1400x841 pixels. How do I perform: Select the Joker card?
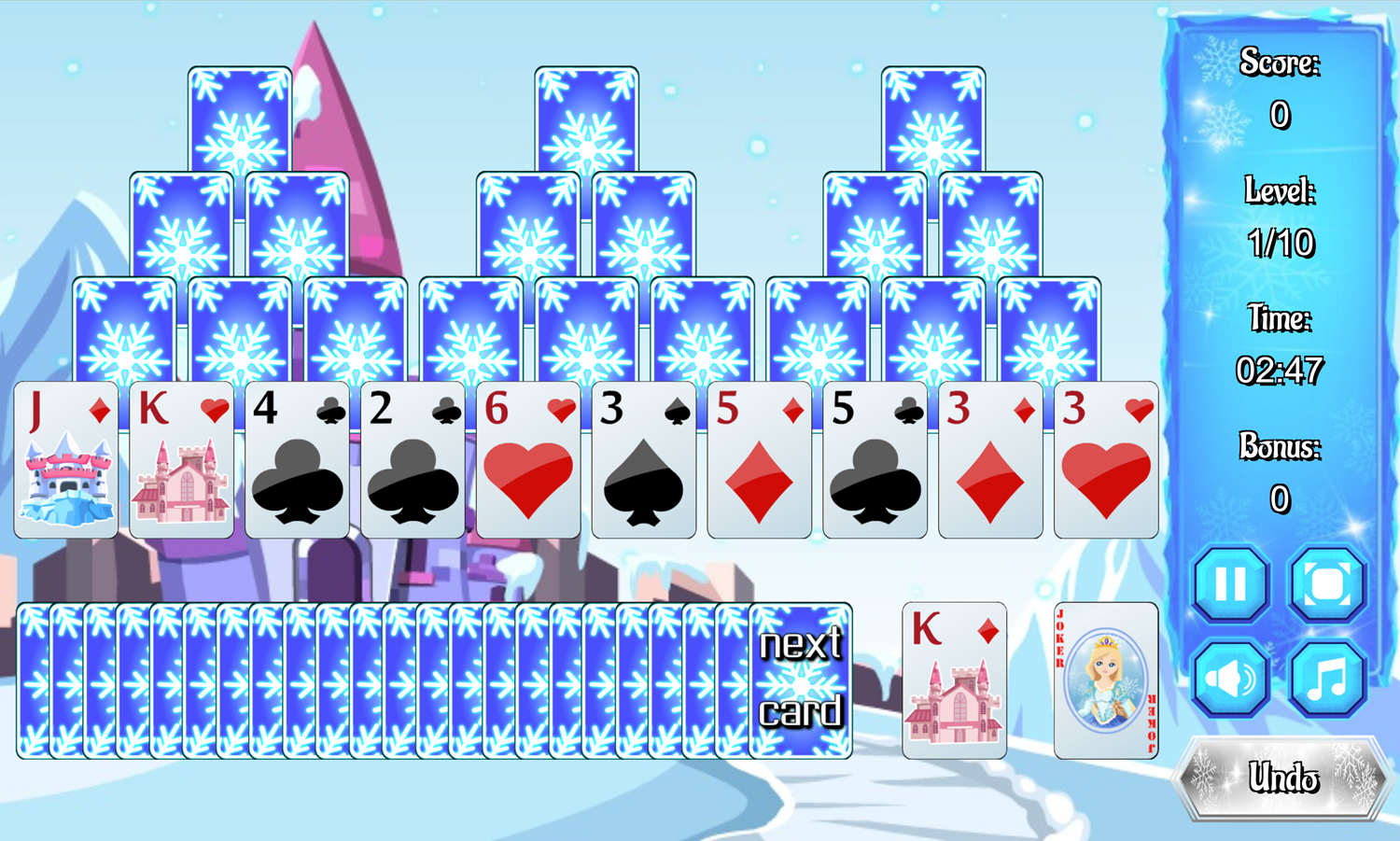coord(1104,680)
